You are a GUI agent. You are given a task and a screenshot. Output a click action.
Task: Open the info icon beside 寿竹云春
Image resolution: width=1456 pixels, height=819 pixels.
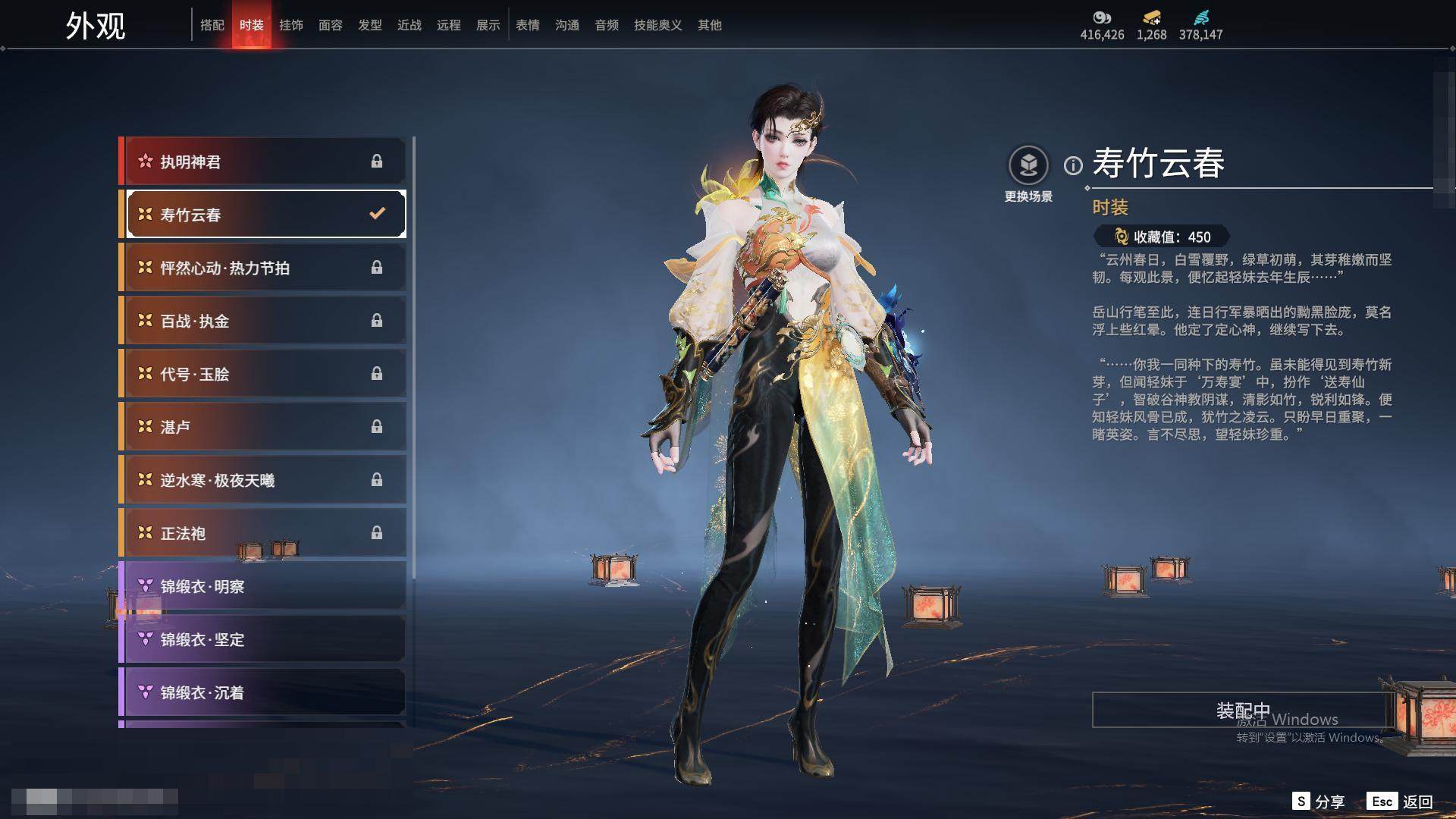(x=1073, y=165)
